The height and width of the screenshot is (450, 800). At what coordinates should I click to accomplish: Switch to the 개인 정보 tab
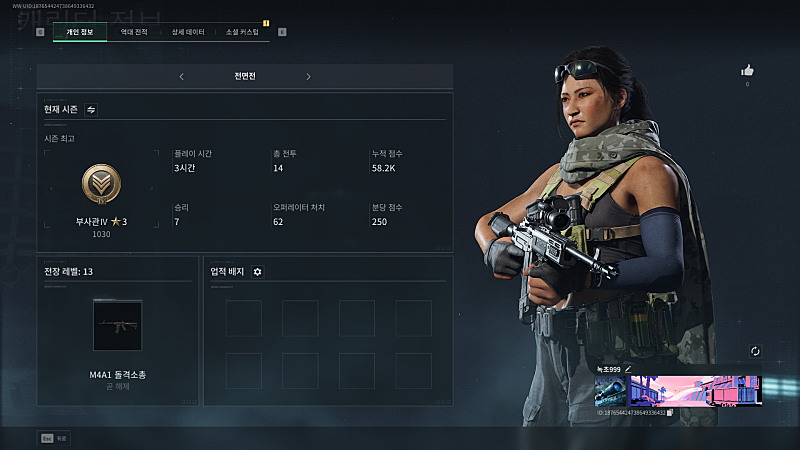click(80, 32)
